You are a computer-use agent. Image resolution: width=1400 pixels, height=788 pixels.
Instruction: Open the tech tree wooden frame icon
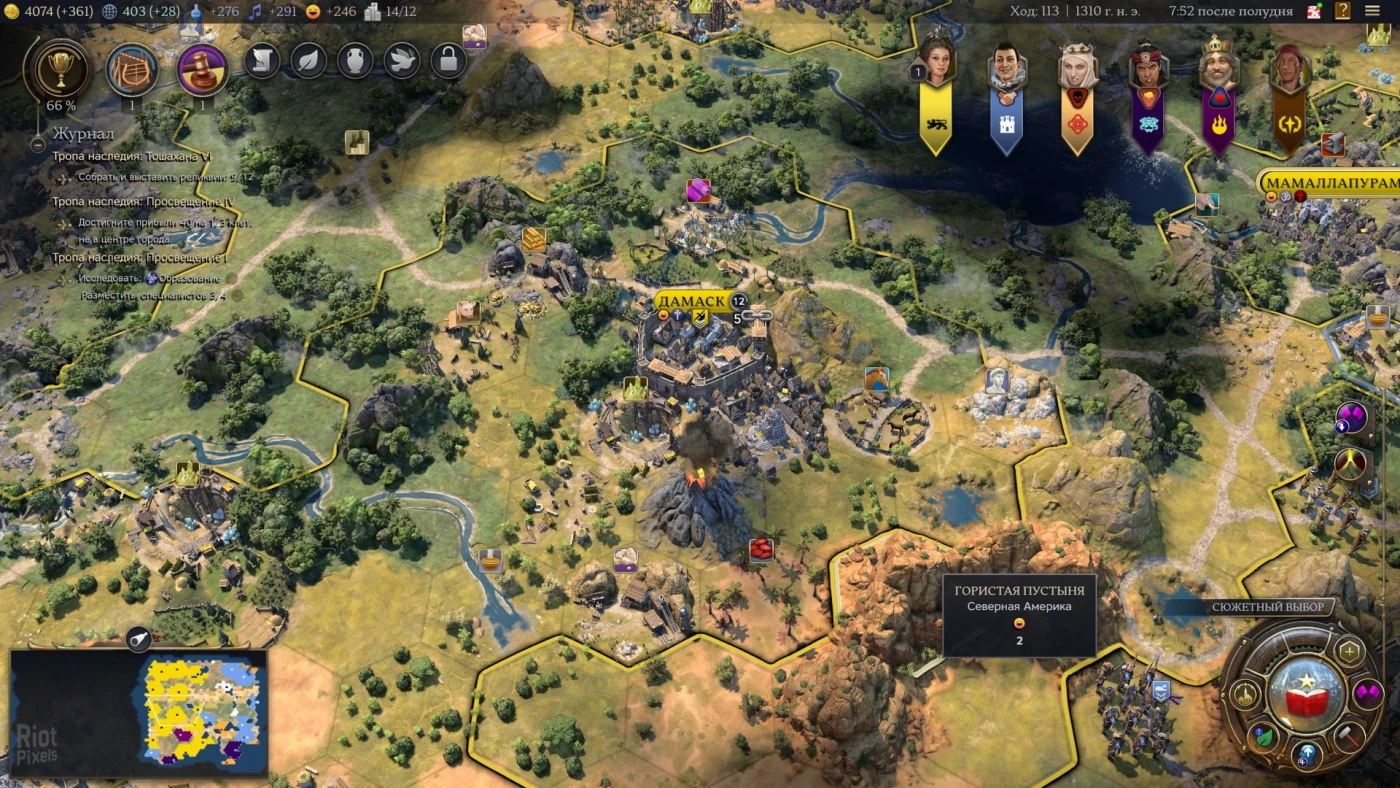click(x=132, y=69)
